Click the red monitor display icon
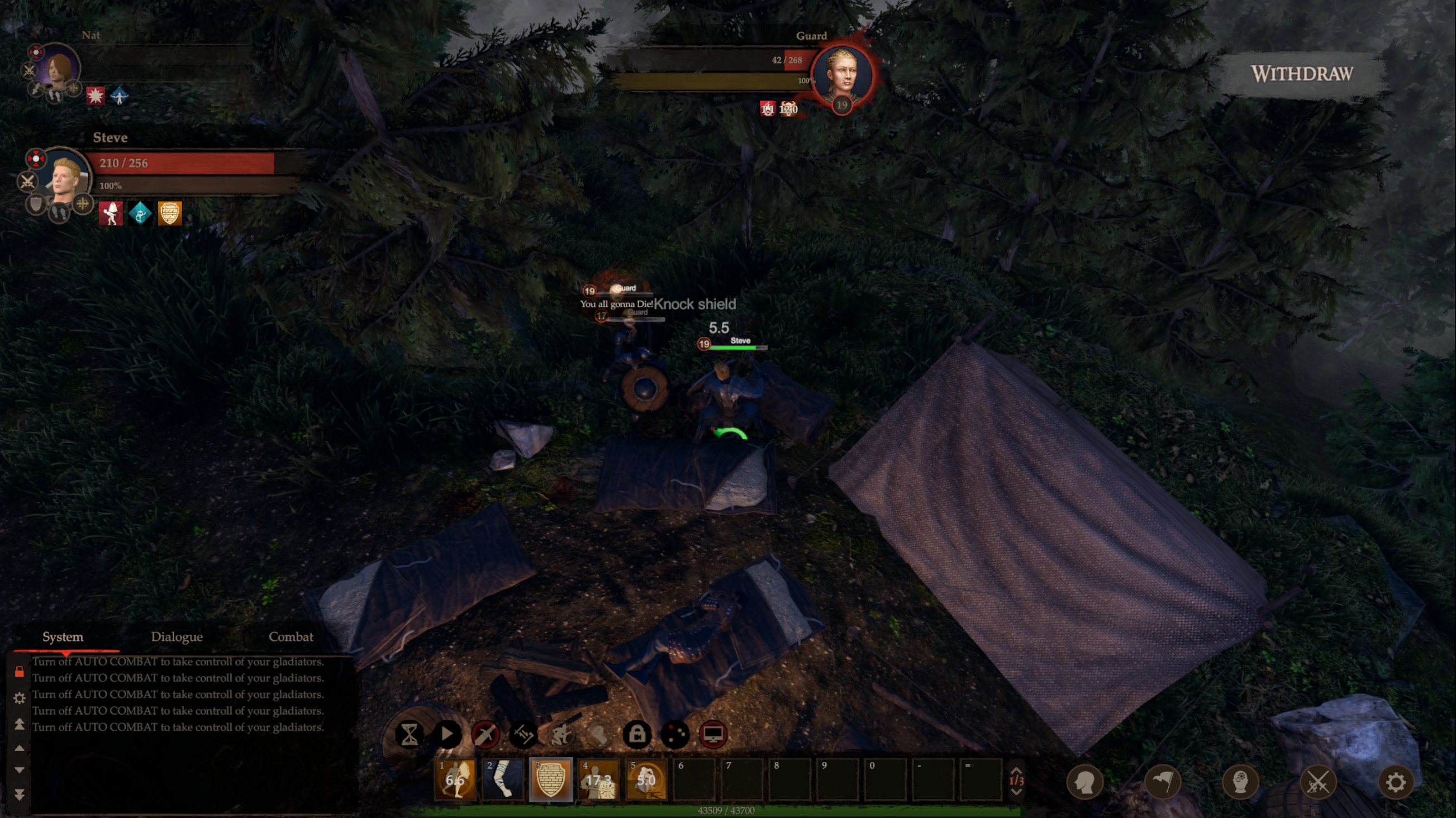The height and width of the screenshot is (818, 1456). click(713, 734)
